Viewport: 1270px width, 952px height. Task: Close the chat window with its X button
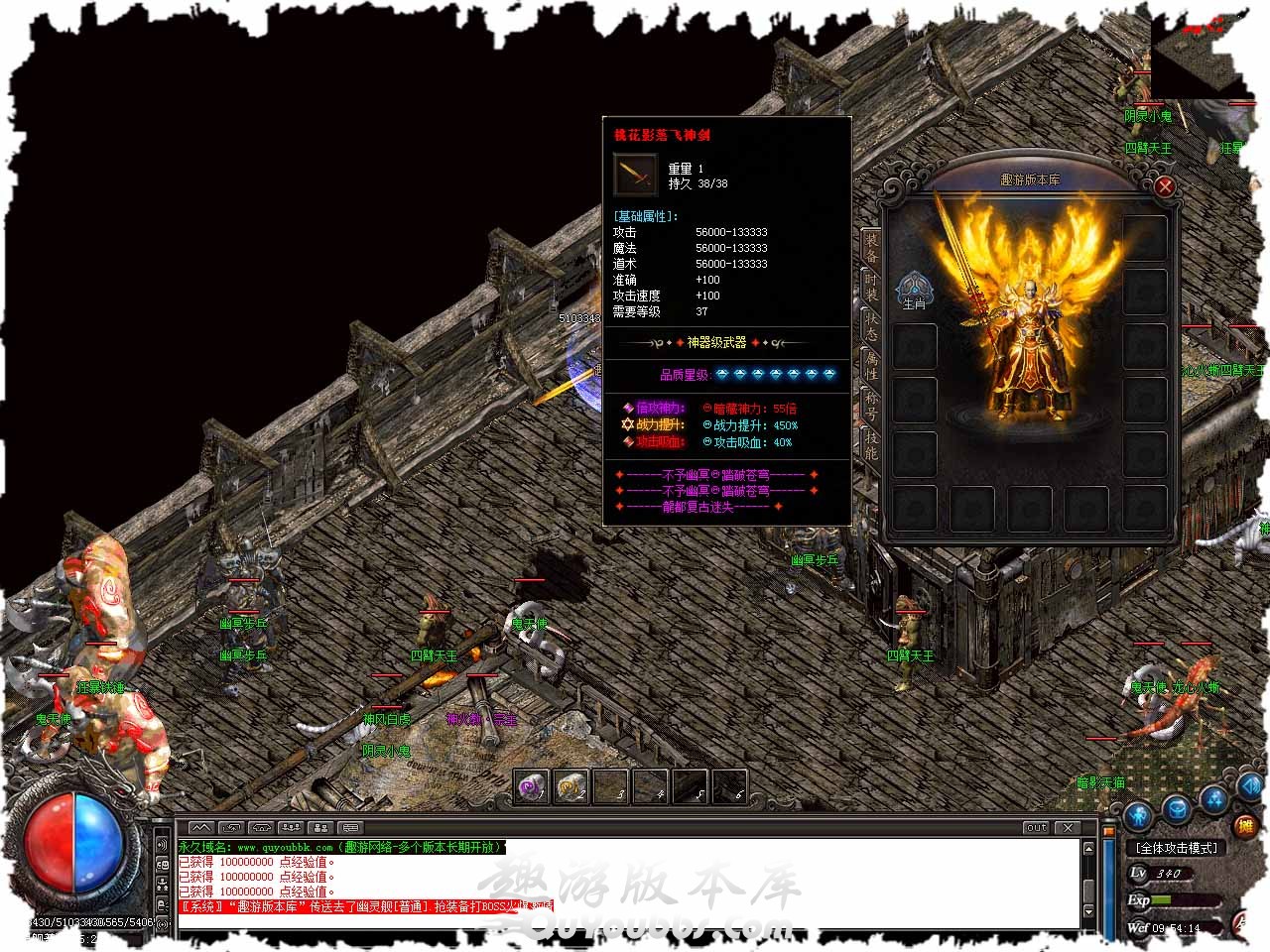point(1068,827)
